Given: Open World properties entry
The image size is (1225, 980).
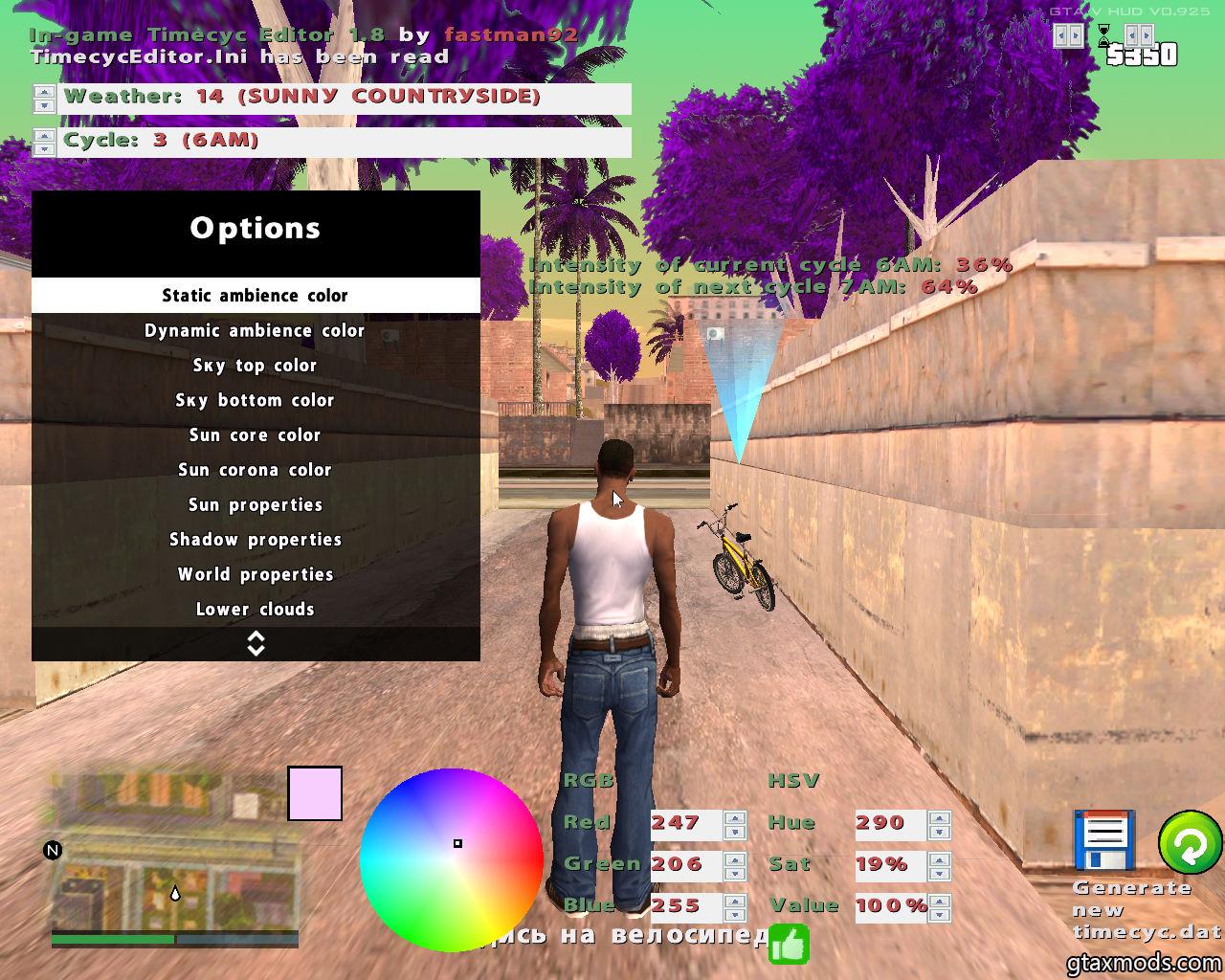Looking at the screenshot, I should coord(255,574).
